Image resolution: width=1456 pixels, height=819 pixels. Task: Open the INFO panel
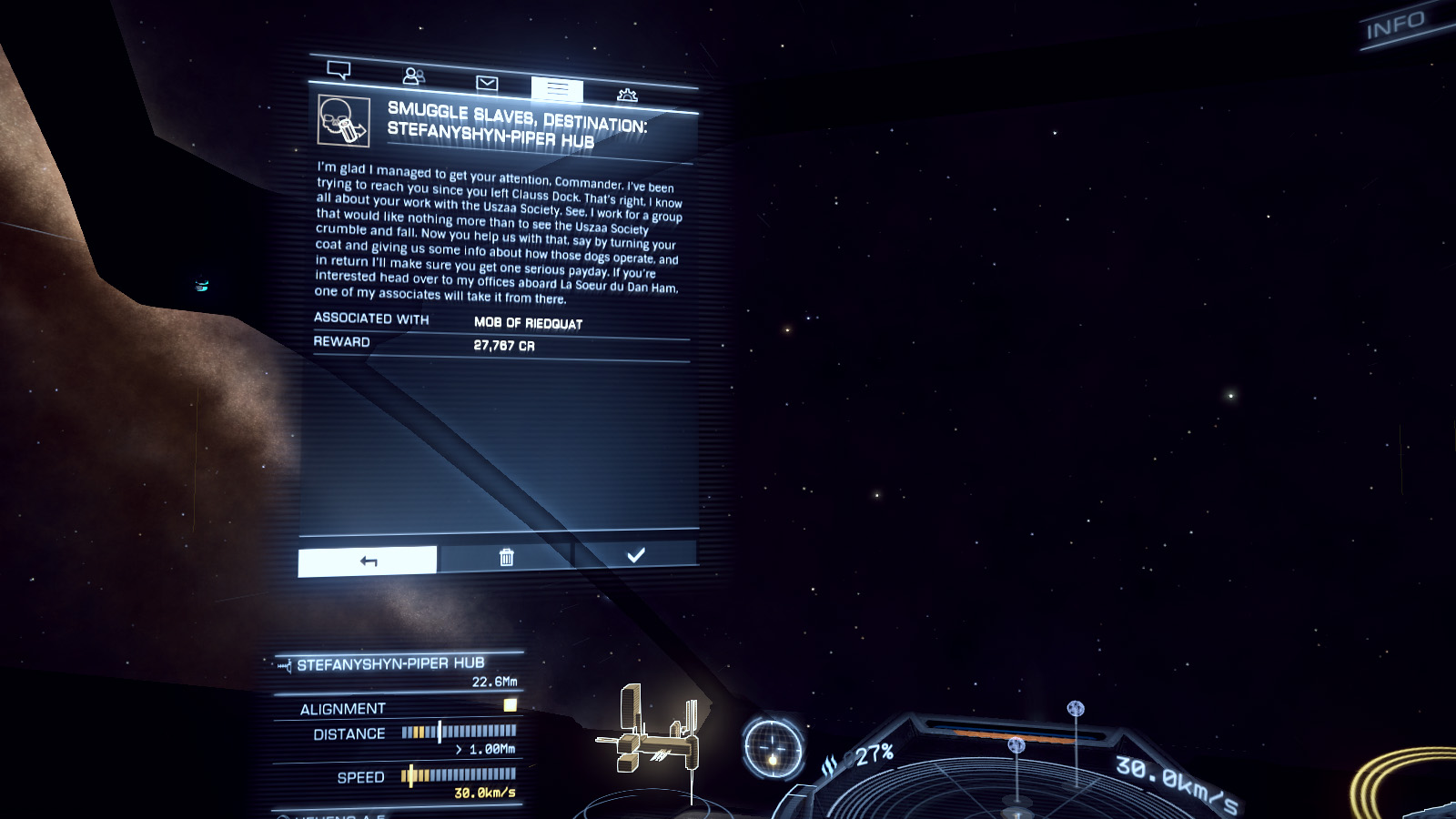click(x=1395, y=25)
